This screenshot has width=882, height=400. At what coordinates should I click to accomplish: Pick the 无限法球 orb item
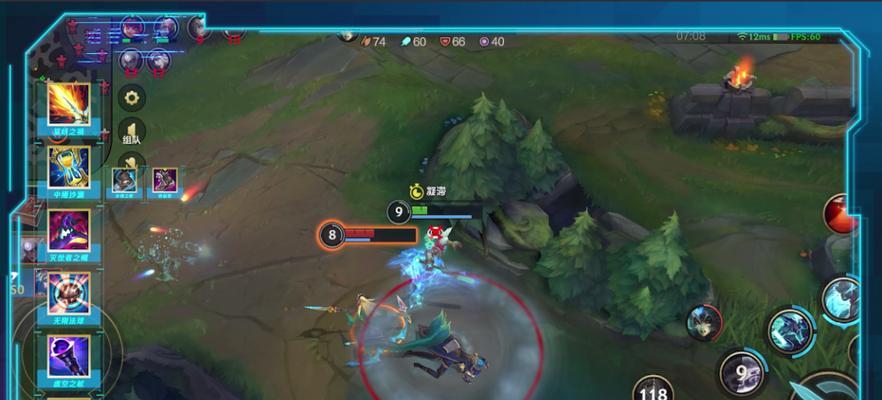click(x=69, y=293)
